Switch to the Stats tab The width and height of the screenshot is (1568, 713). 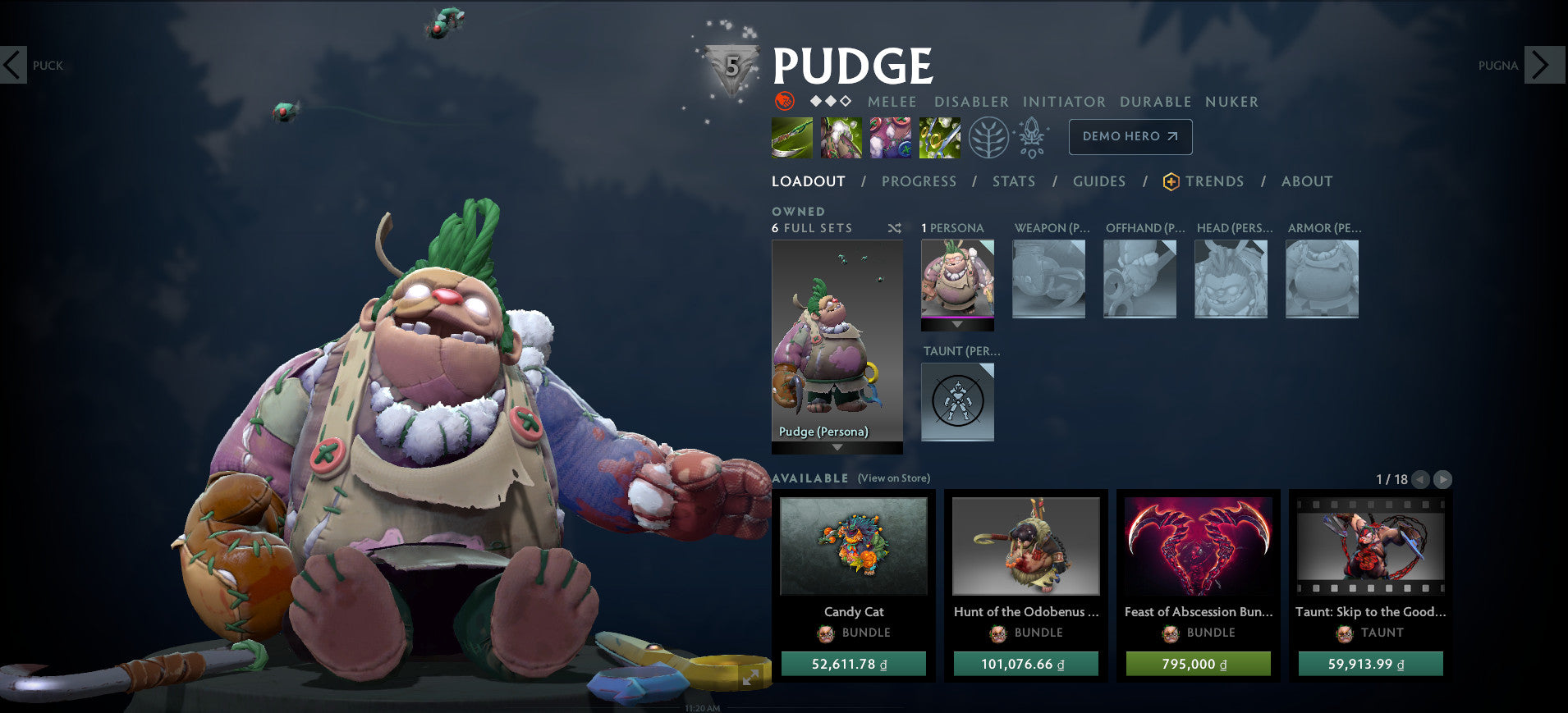[1014, 181]
